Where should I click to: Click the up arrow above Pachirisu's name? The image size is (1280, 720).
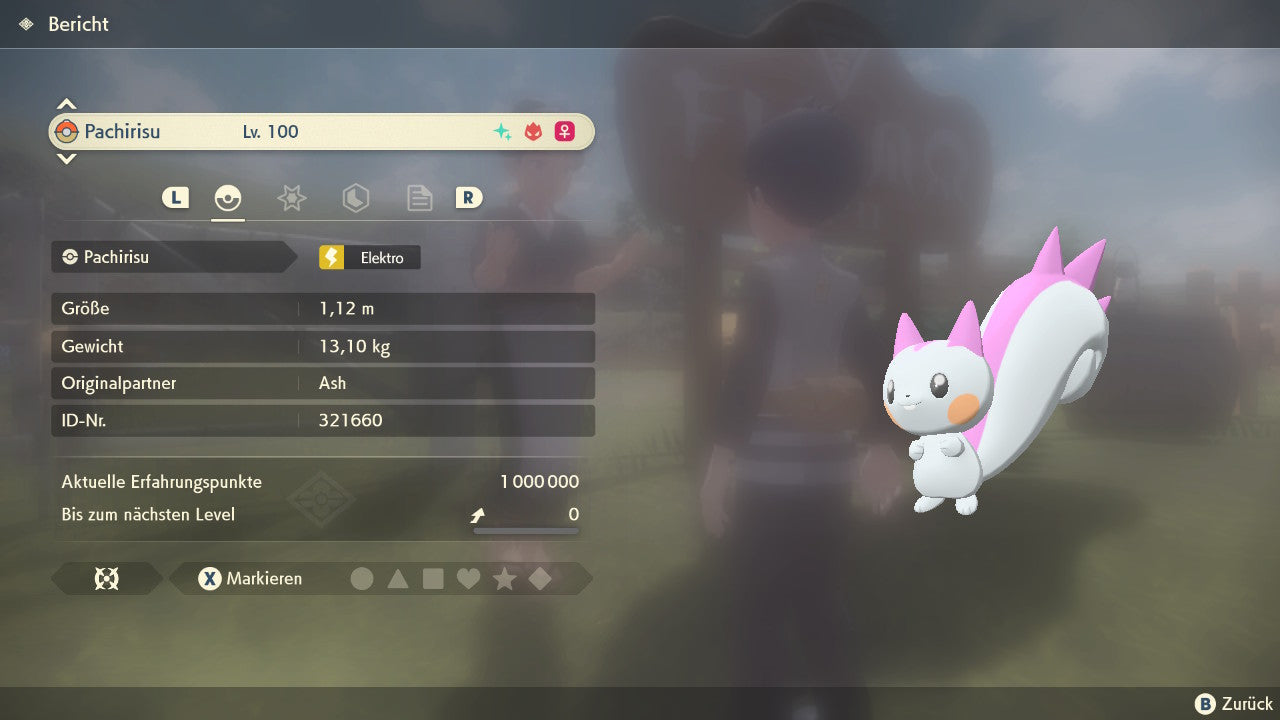coord(66,104)
